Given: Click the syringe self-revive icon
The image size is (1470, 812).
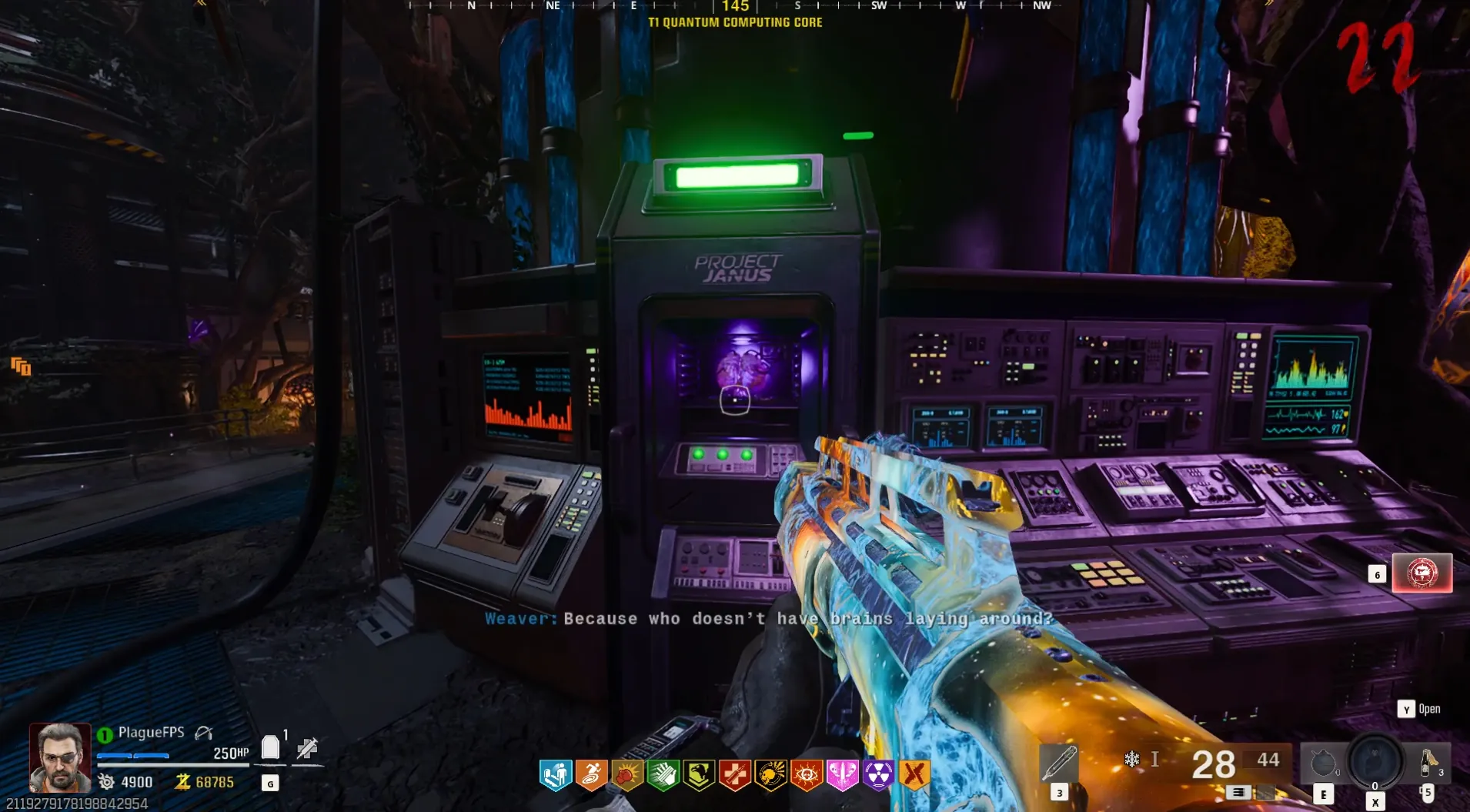Looking at the screenshot, I should pyautogui.click(x=307, y=748).
